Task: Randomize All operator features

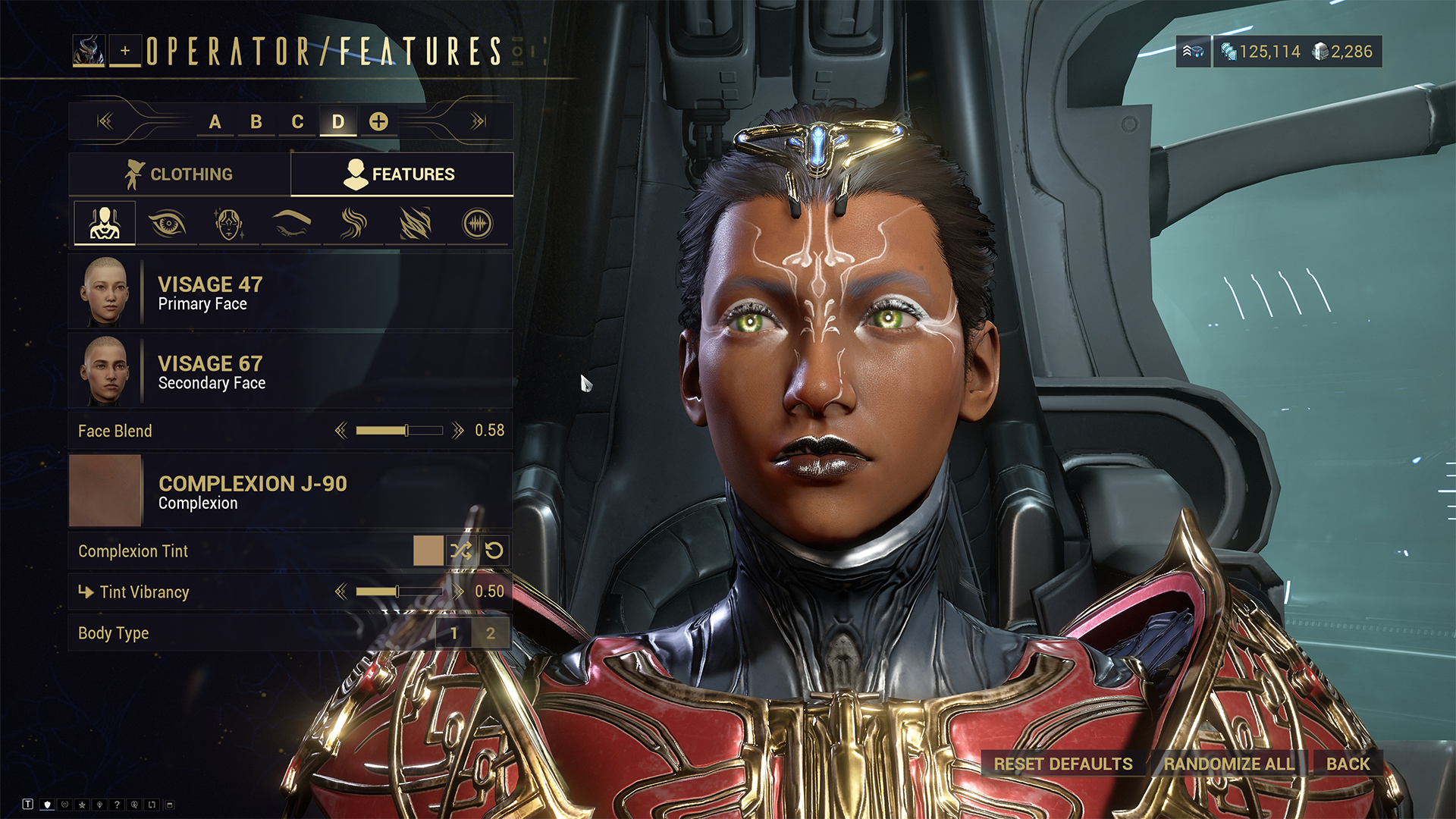Action: (1228, 764)
